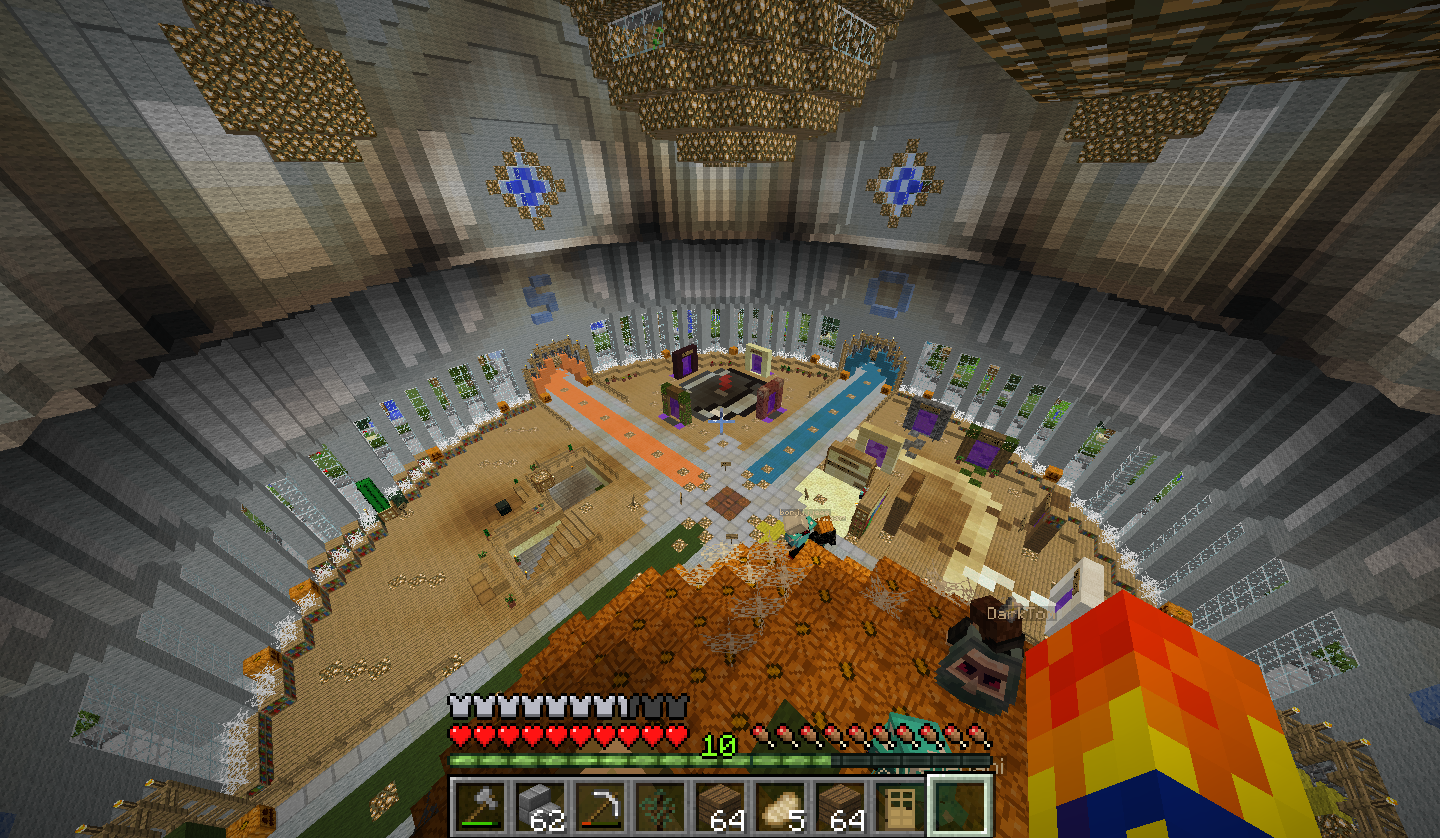Select the stone slab stack of 62

coord(540,805)
